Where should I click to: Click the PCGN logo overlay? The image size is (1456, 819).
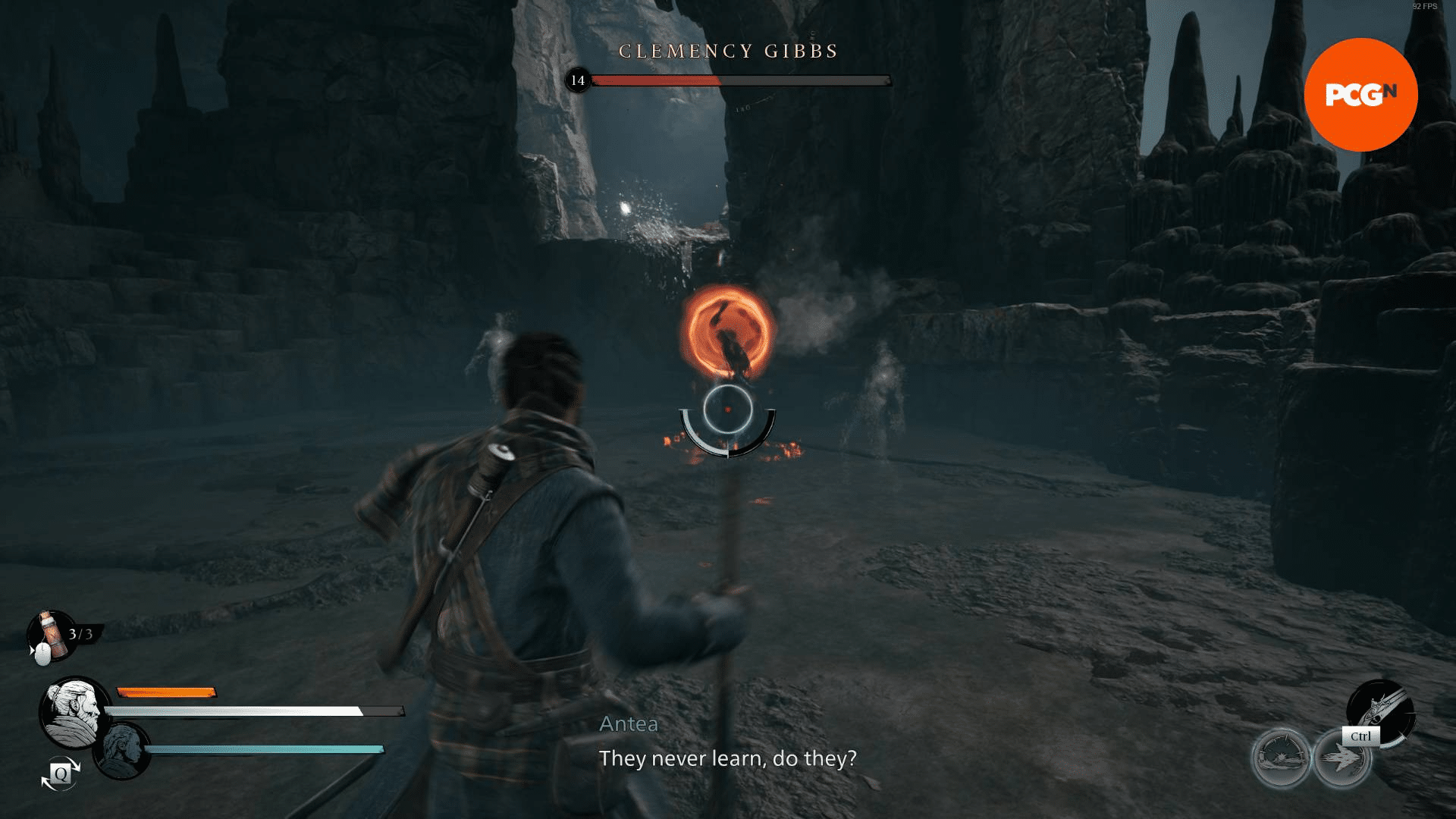pyautogui.click(x=1361, y=94)
